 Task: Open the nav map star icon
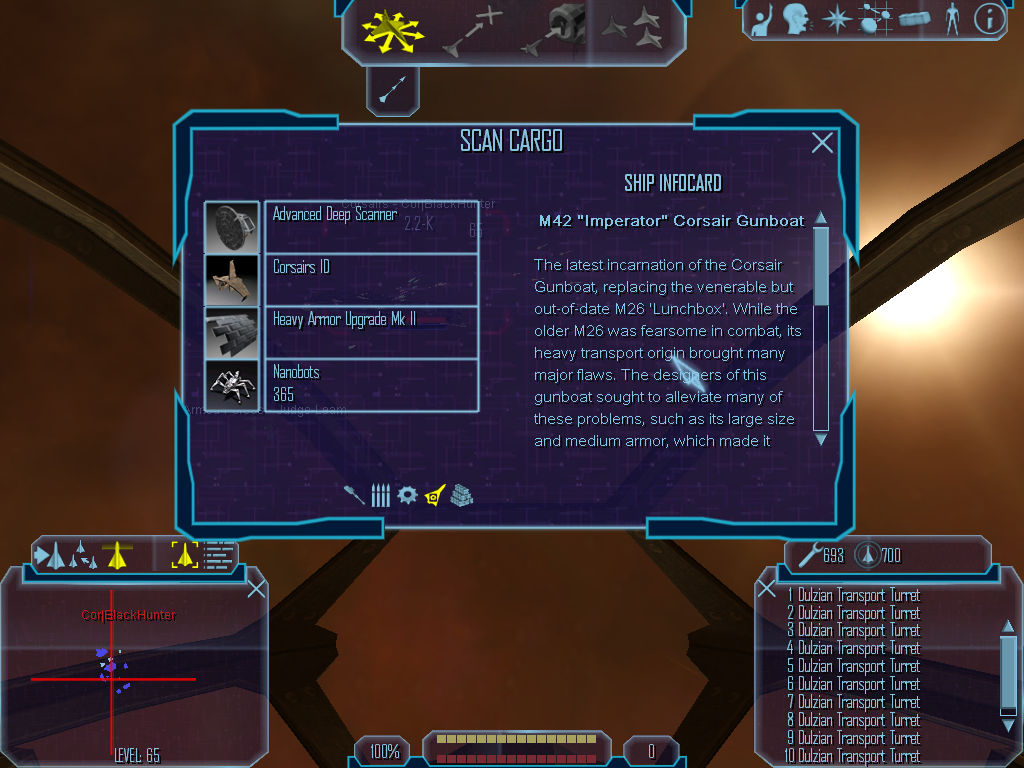(836, 18)
